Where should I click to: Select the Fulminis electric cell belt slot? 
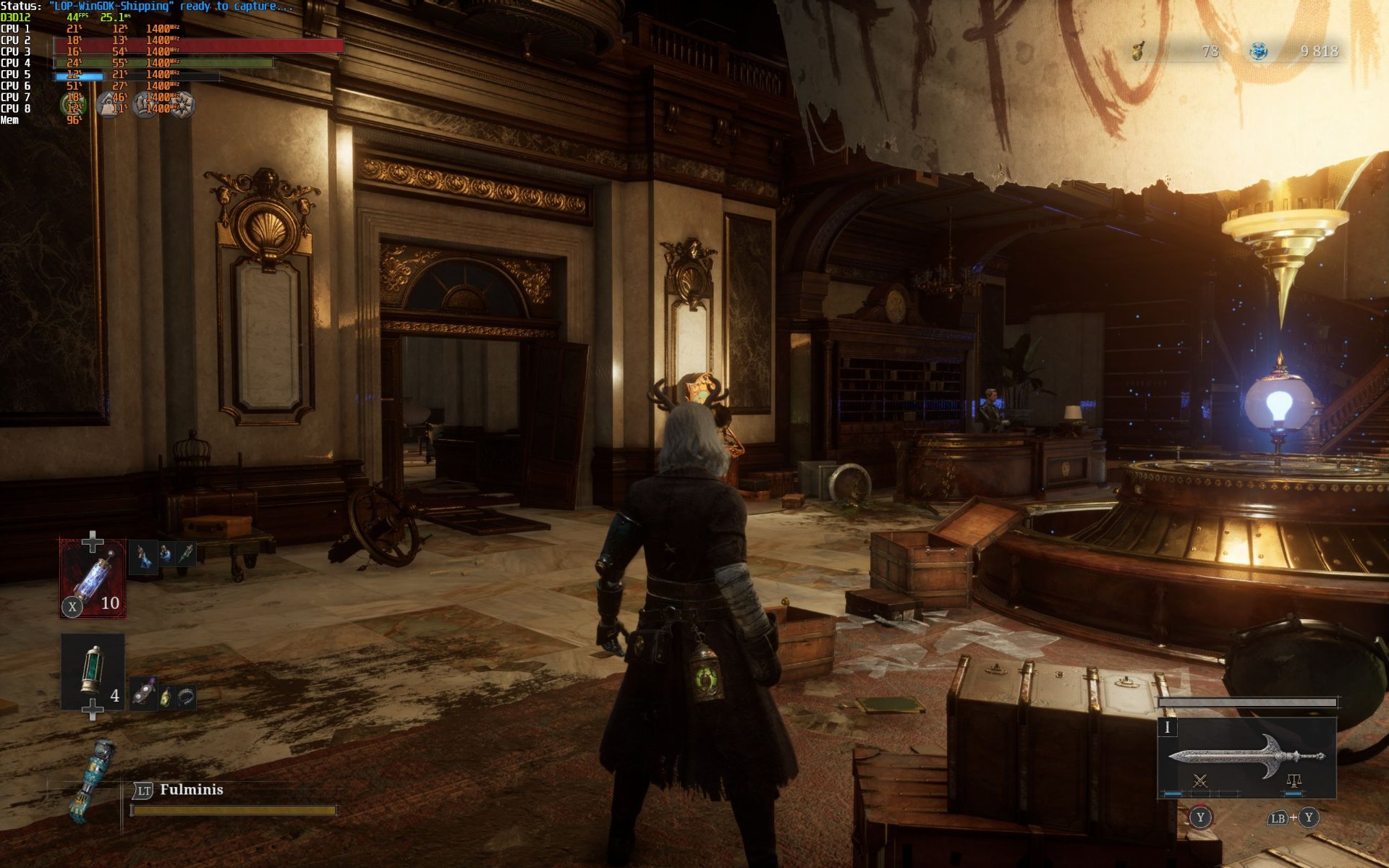click(x=93, y=579)
